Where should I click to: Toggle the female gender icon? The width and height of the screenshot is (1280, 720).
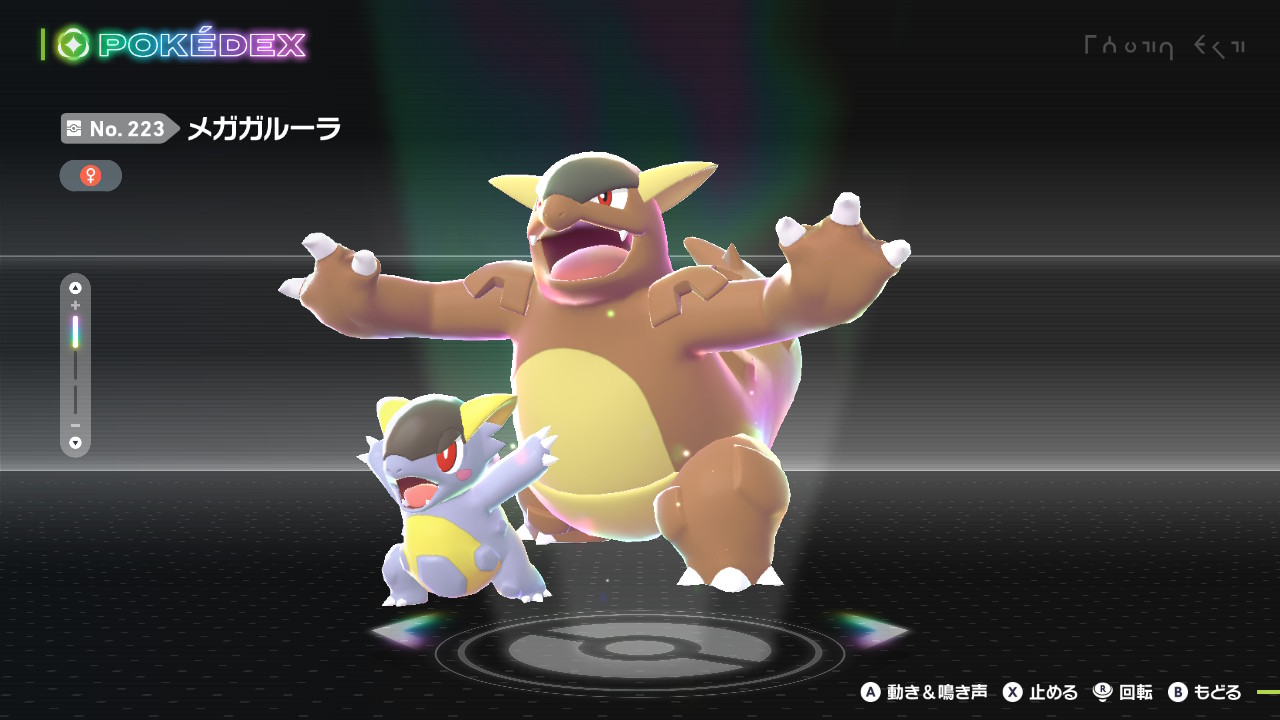[x=91, y=176]
